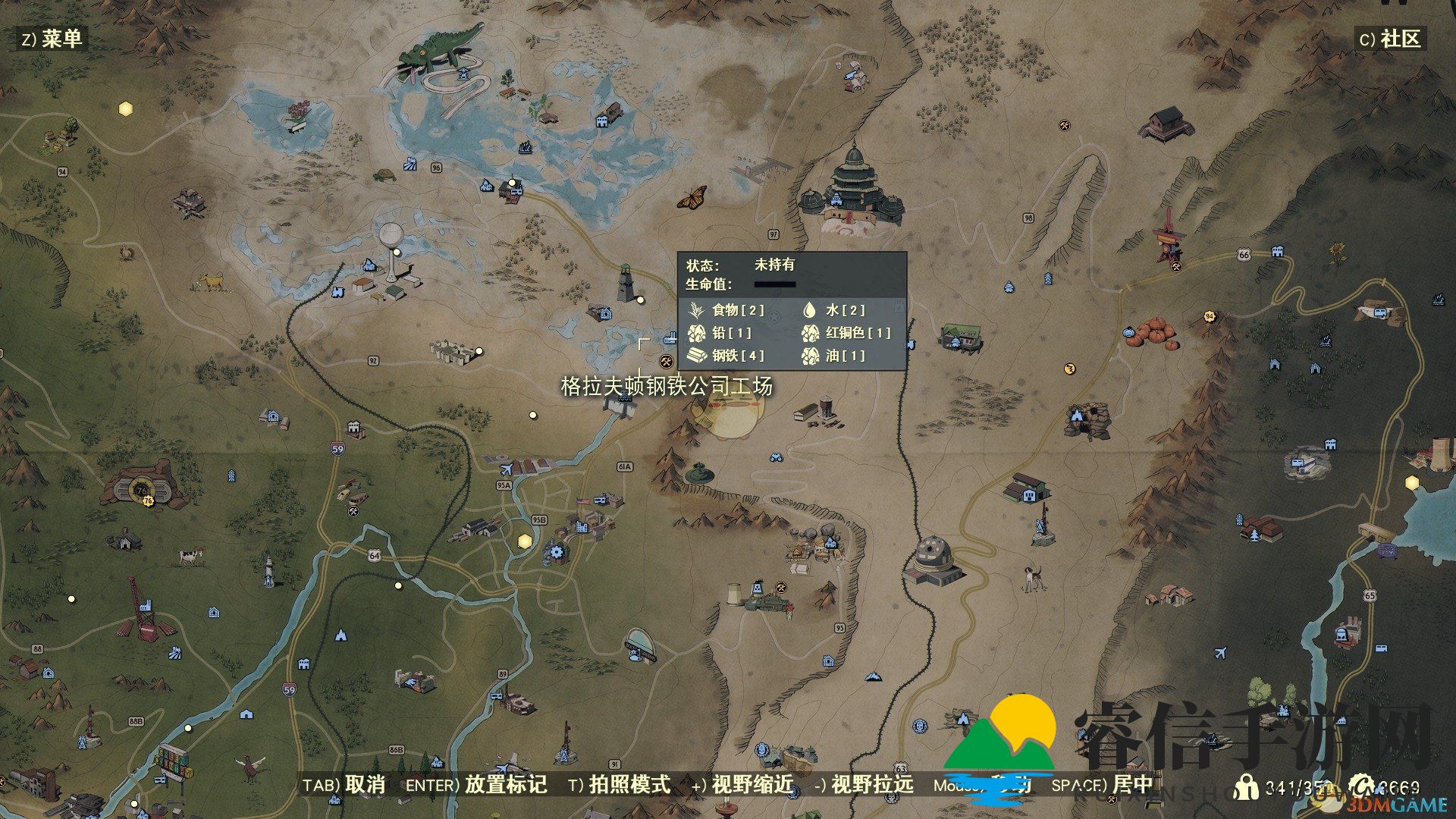Image resolution: width=1456 pixels, height=819 pixels.
Task: Select the orange butterfly map marker
Action: click(x=692, y=197)
